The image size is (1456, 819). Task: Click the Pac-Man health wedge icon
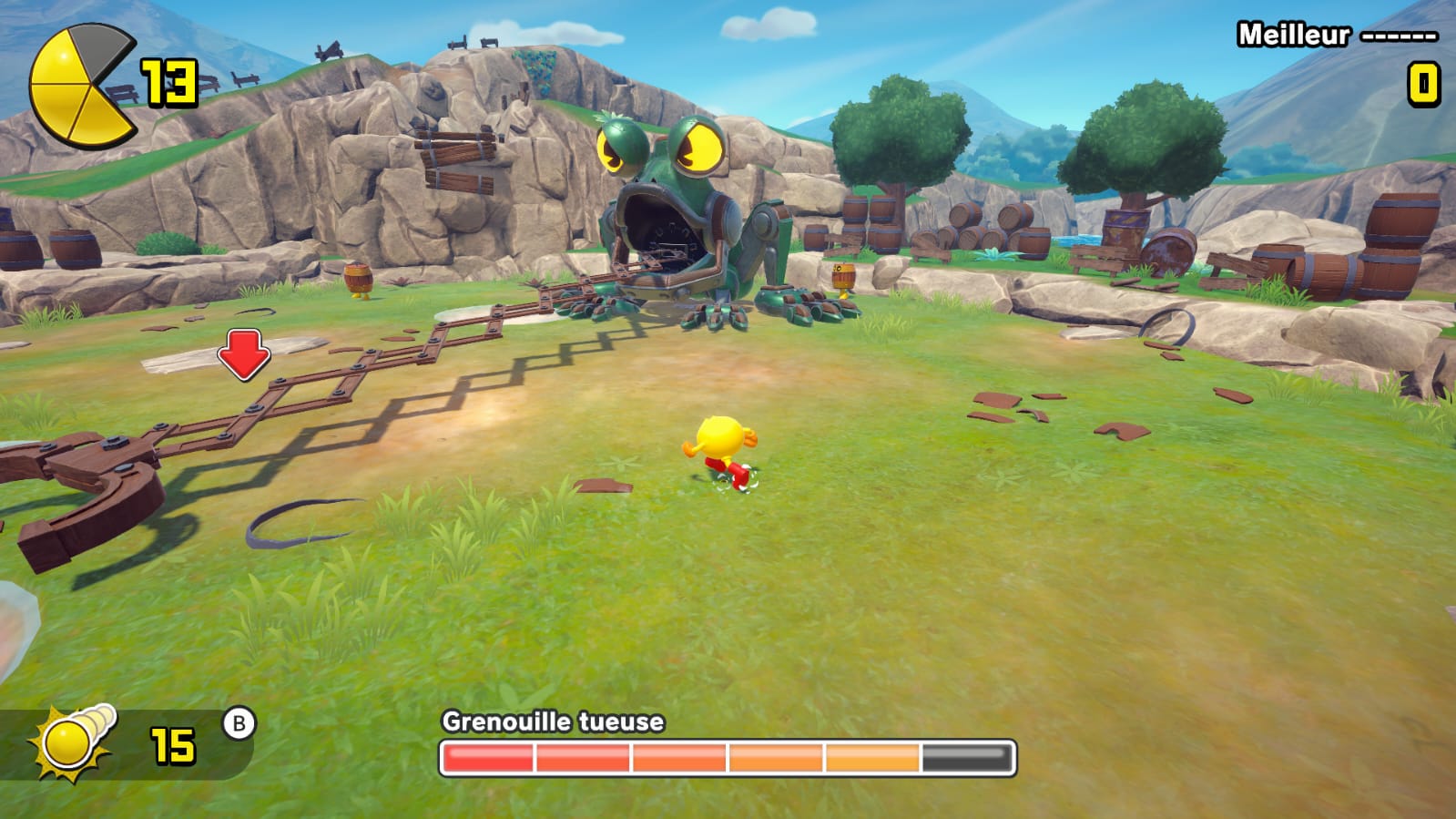coord(82,87)
